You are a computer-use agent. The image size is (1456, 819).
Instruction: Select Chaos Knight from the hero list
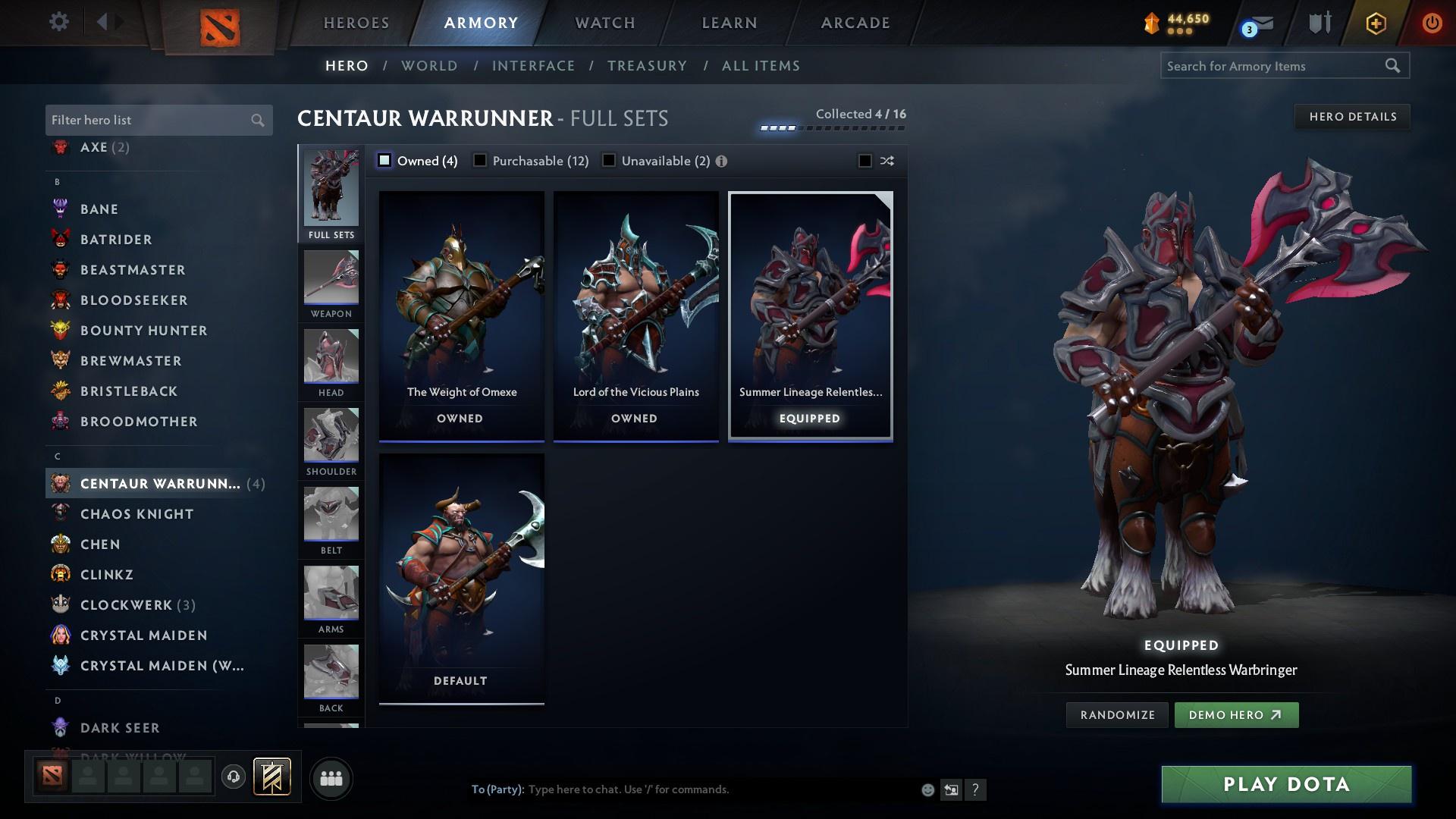point(138,513)
